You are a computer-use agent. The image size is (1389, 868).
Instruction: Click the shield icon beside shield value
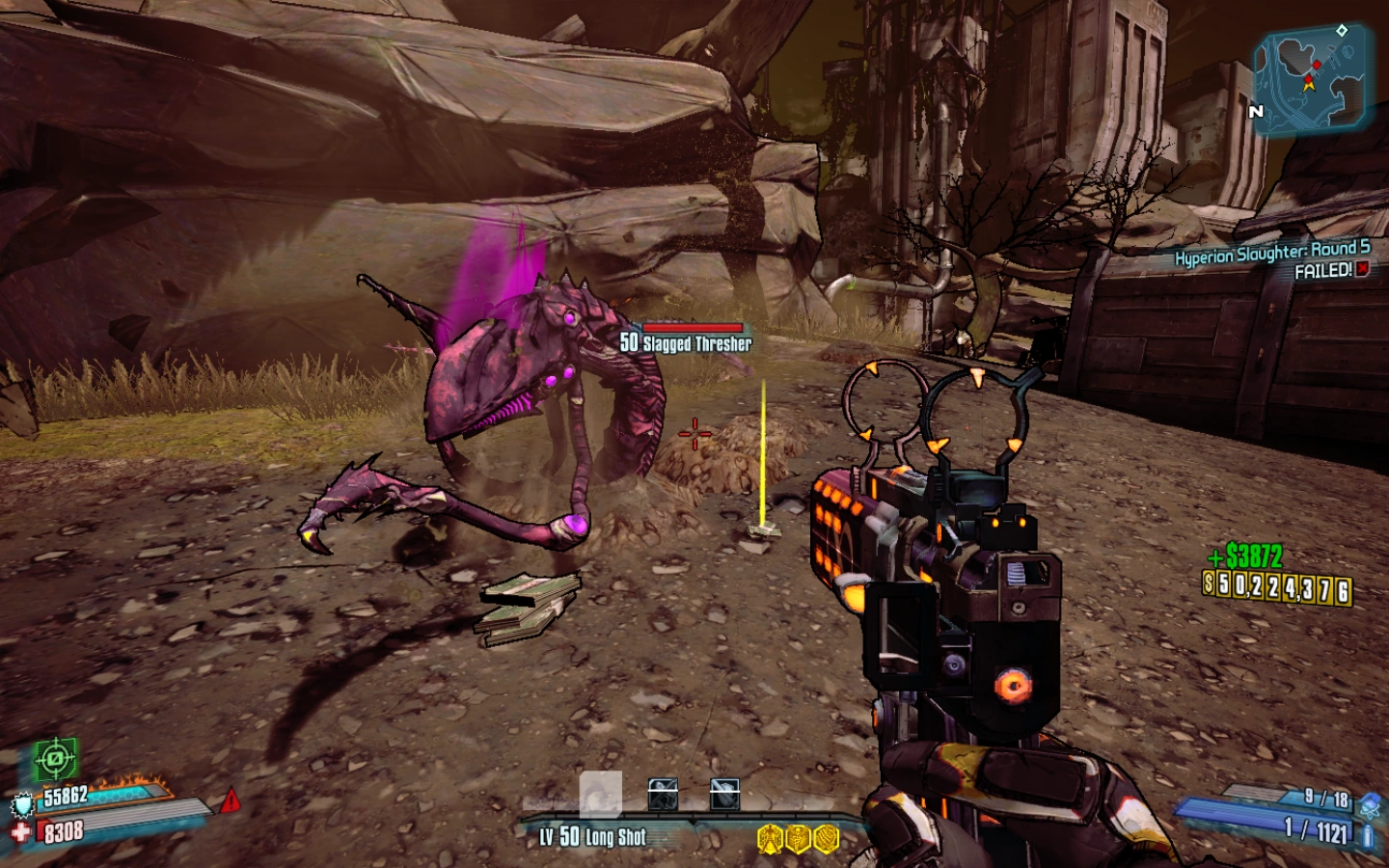pos(22,804)
